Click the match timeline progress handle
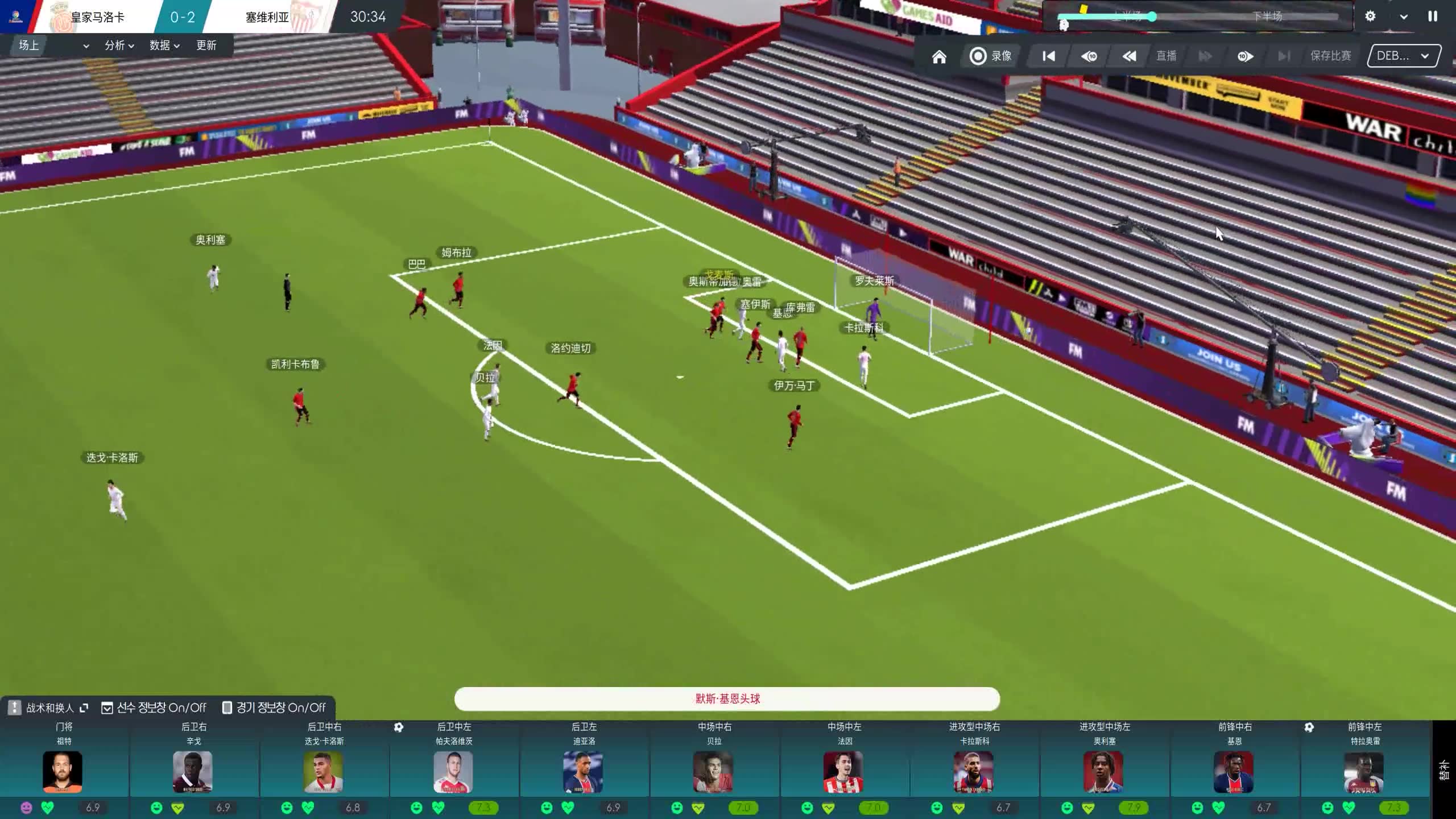Viewport: 1456px width, 819px height. pyautogui.click(x=1152, y=16)
